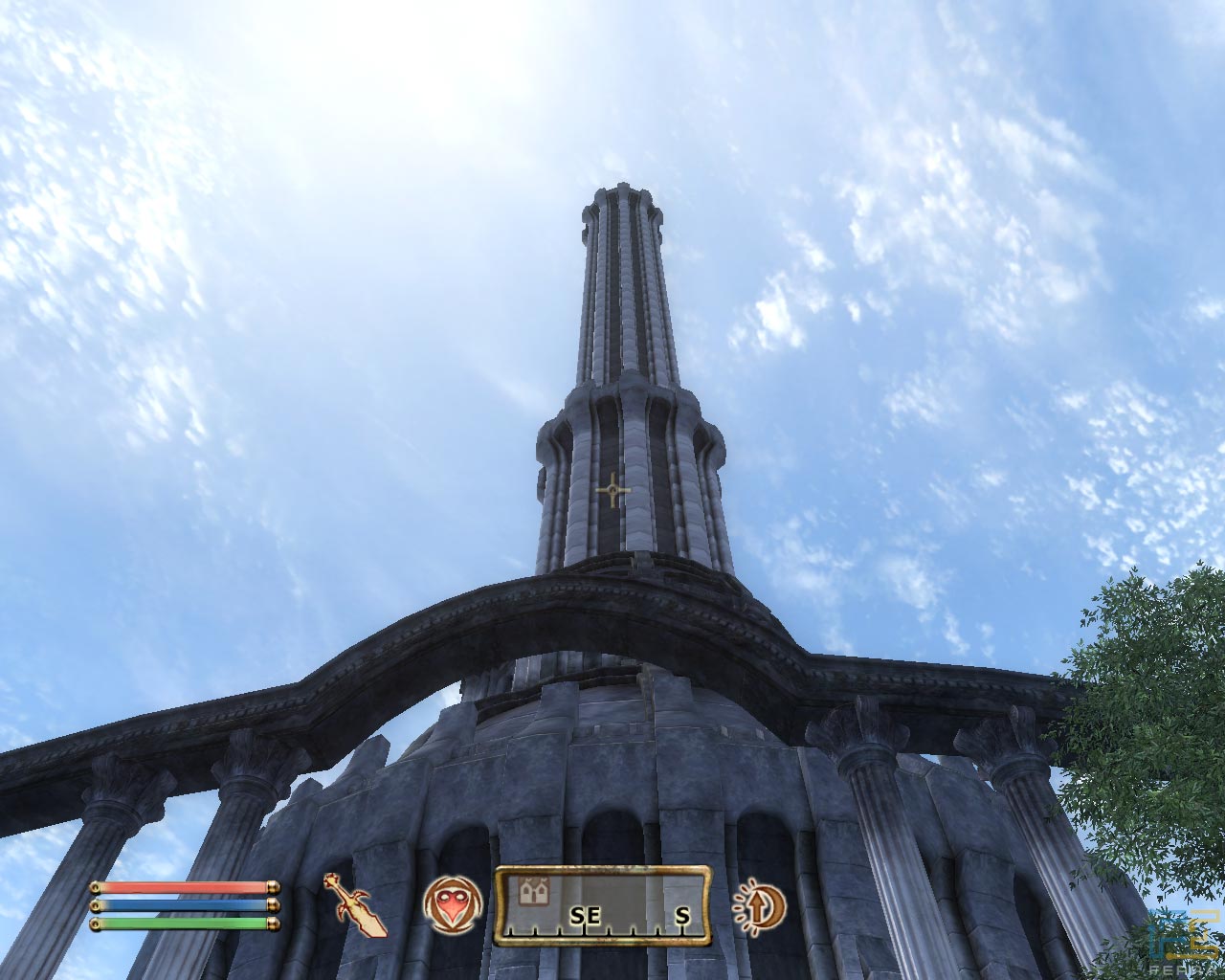Click the sun and moon active effect icon
The width and height of the screenshot is (1225, 980).
pos(759,904)
